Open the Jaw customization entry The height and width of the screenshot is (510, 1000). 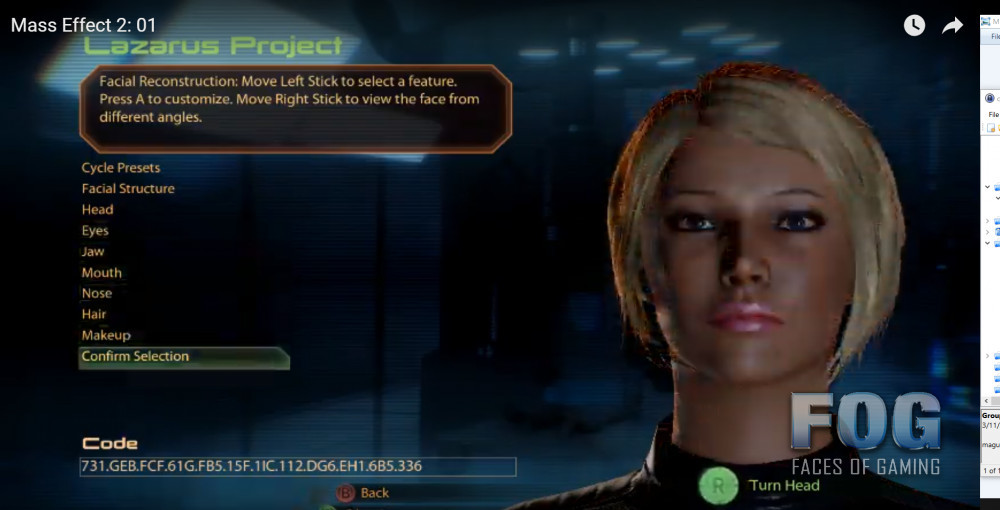point(93,252)
